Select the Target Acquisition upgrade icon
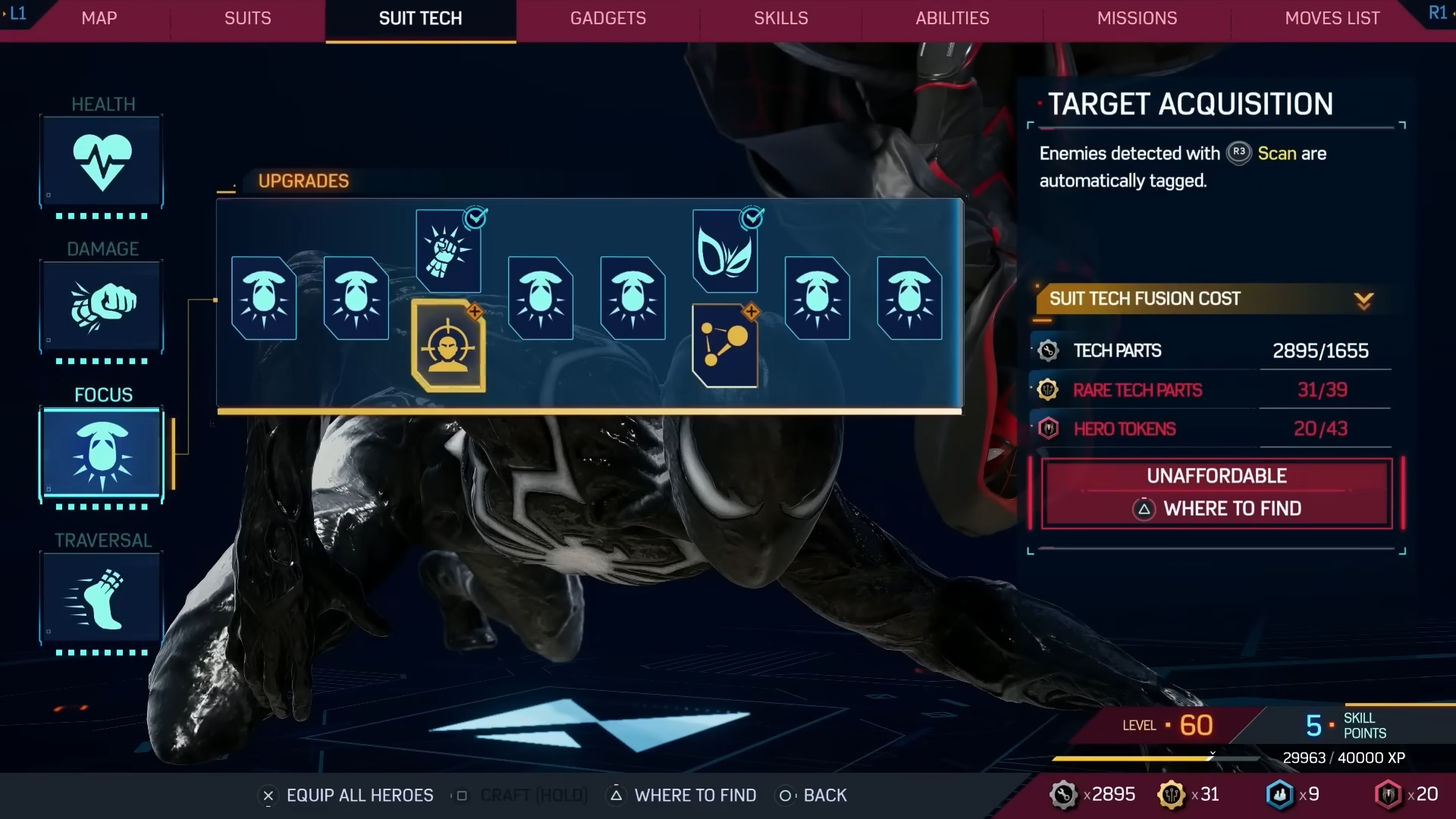Screen dimensions: 1456x819 (448, 346)
